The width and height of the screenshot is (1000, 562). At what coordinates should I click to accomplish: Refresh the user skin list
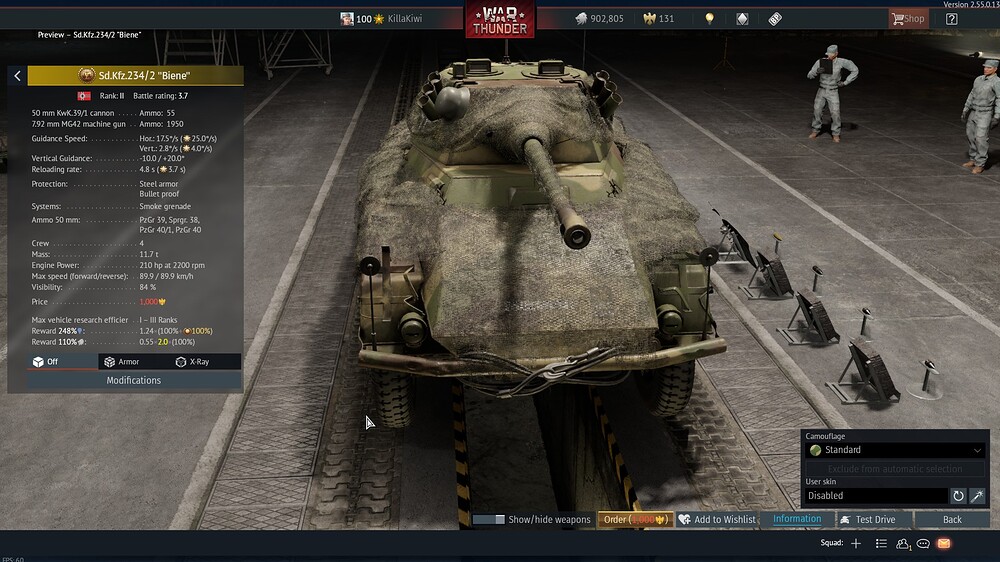coord(958,496)
